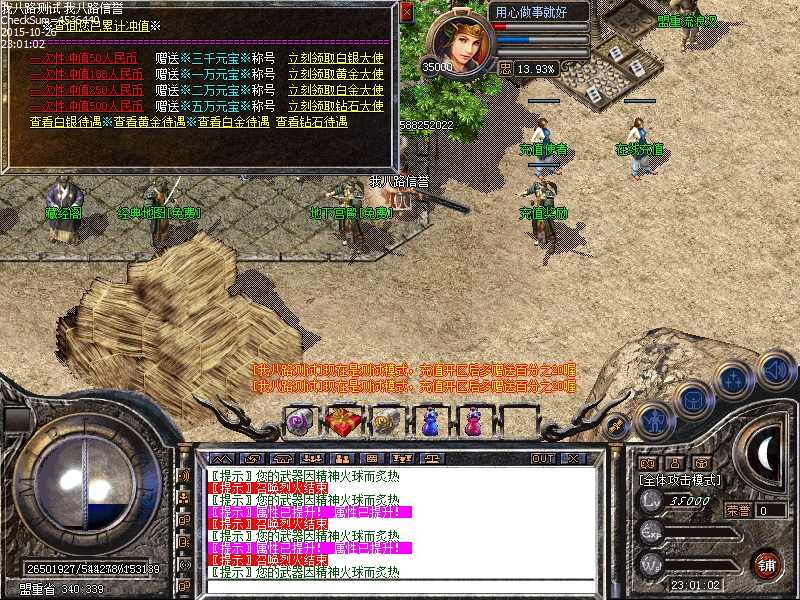
Task: Claim 立刻领取白银大使 reward
Action: (335, 58)
